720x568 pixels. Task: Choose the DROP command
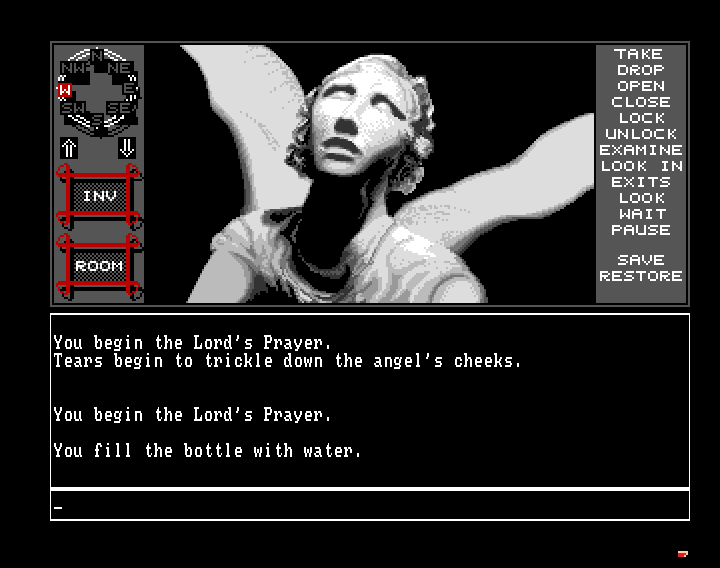point(640,70)
